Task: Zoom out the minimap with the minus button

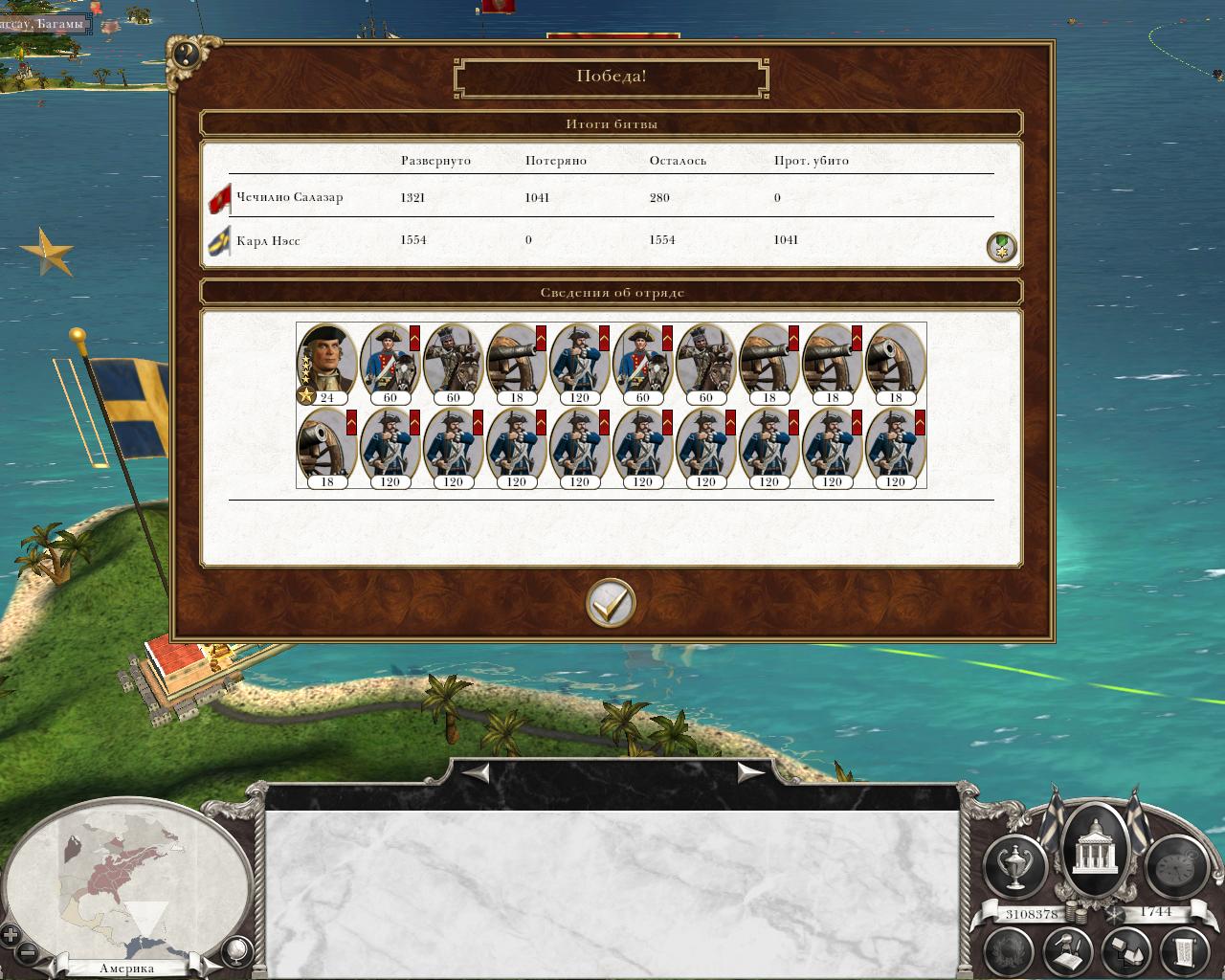Action: (x=29, y=953)
